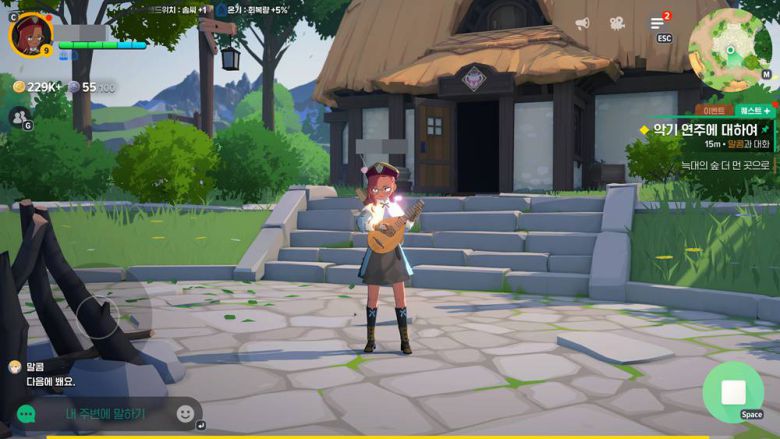The width and height of the screenshot is (780, 439).
Task: Click the green chat bubble channel icon
Action: tap(26, 413)
